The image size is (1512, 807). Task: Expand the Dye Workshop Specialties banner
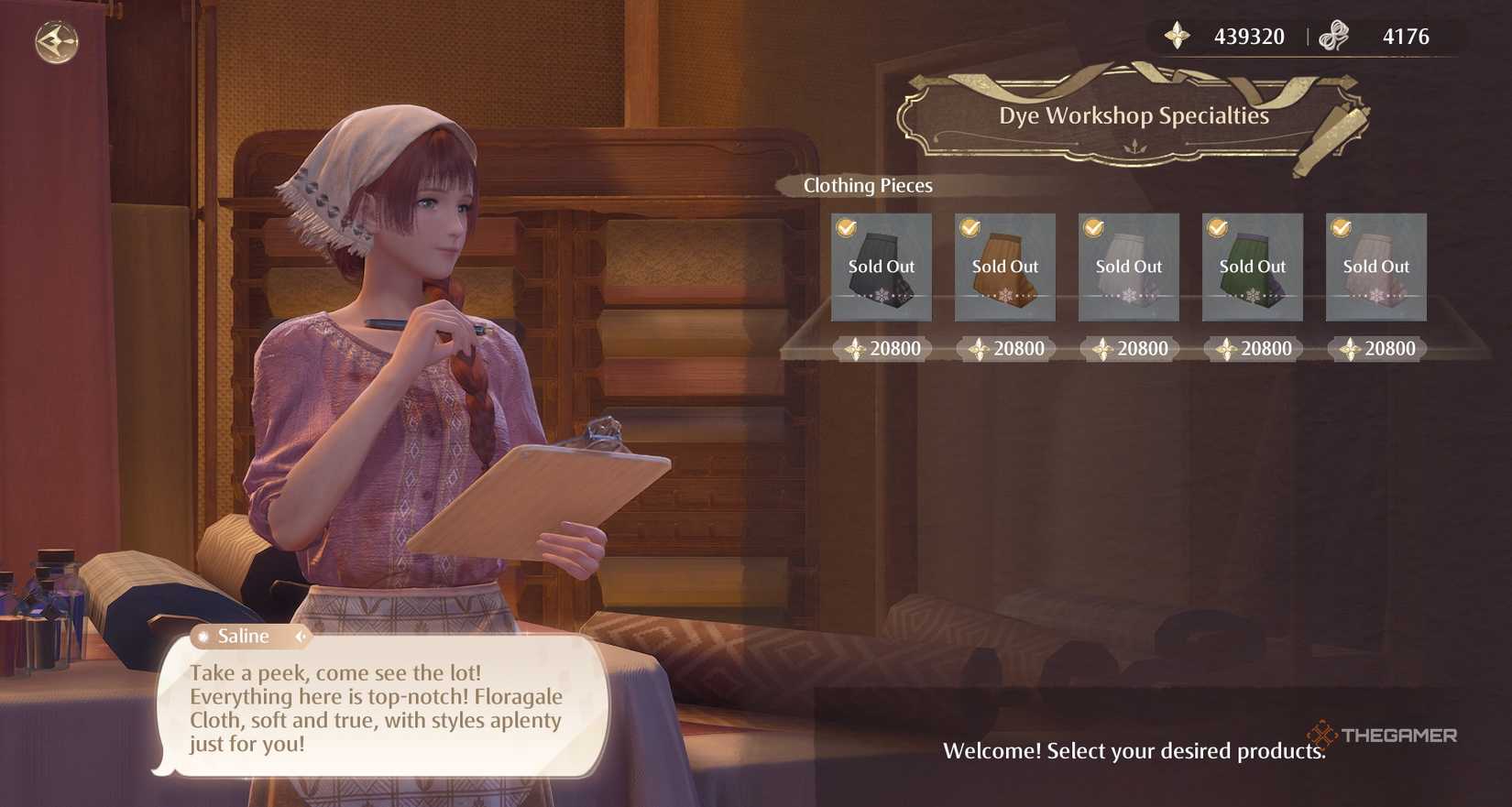tap(1134, 116)
